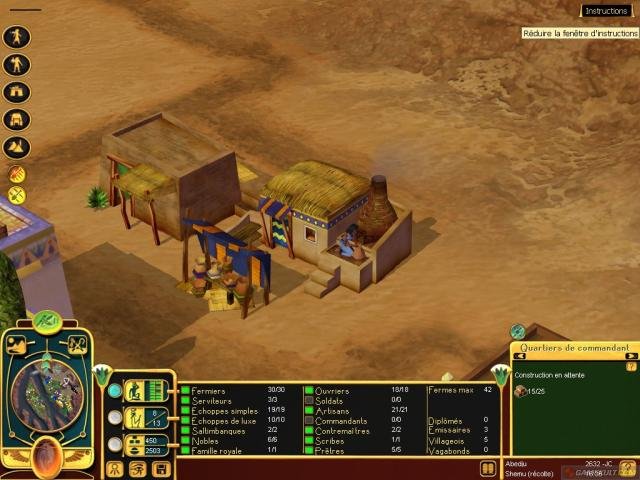Image resolution: width=640 pixels, height=480 pixels.
Task: Open the pyramids monument category
Action: 17,147
